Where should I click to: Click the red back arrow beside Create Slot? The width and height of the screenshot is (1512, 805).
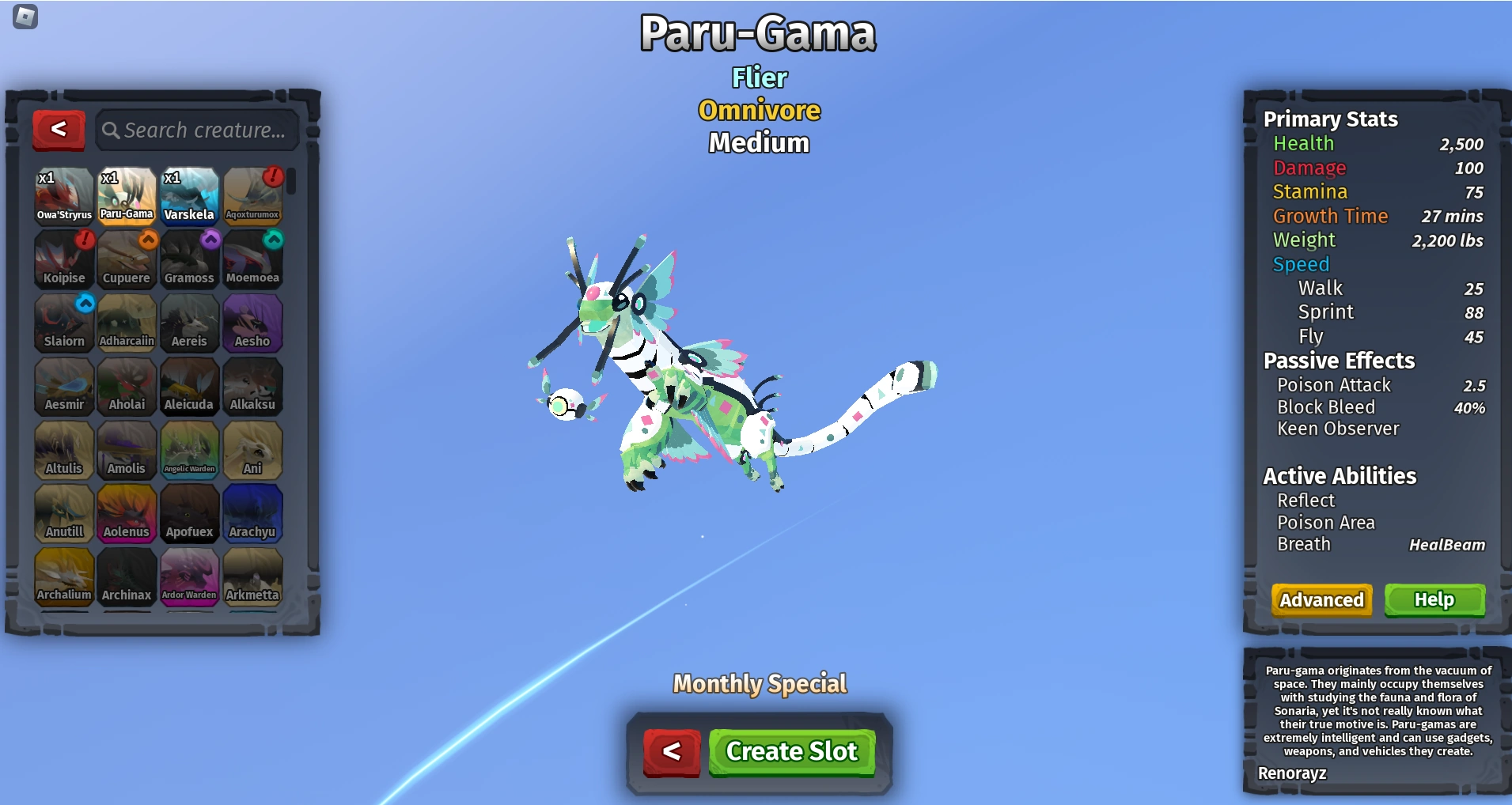tap(671, 752)
